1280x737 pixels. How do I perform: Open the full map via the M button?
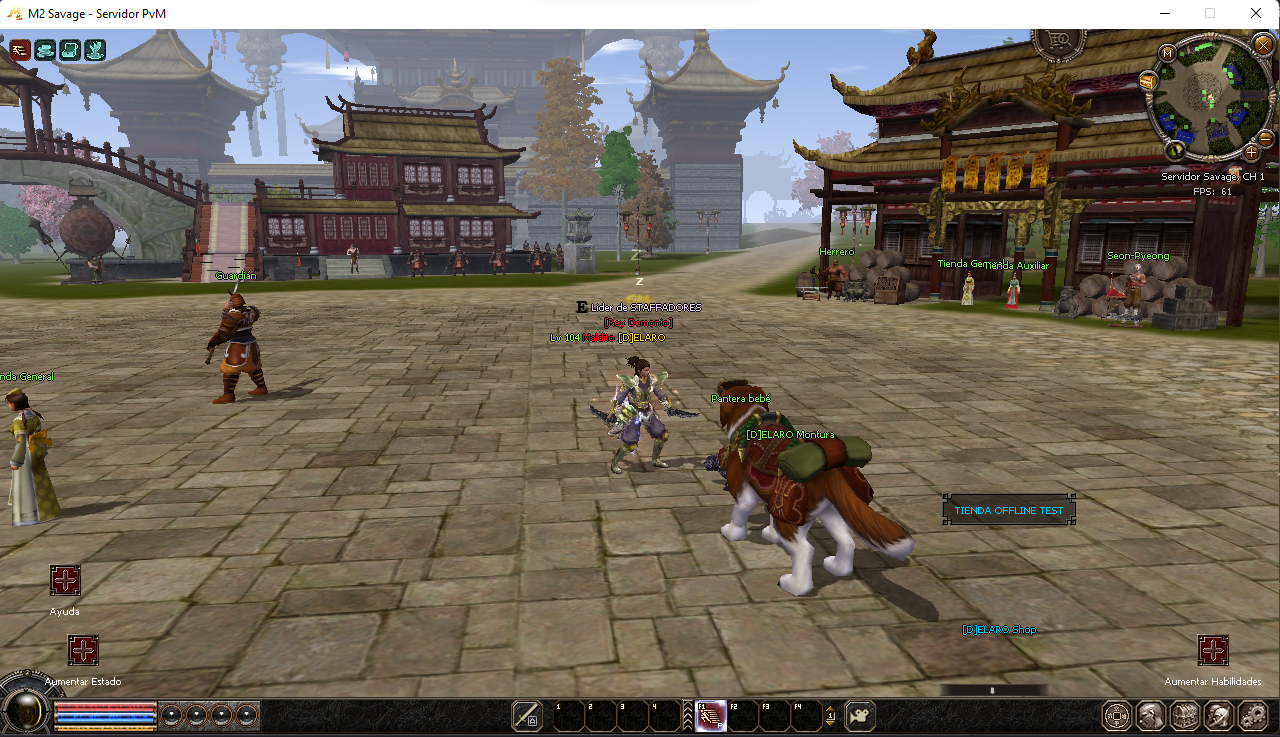pyautogui.click(x=1167, y=52)
